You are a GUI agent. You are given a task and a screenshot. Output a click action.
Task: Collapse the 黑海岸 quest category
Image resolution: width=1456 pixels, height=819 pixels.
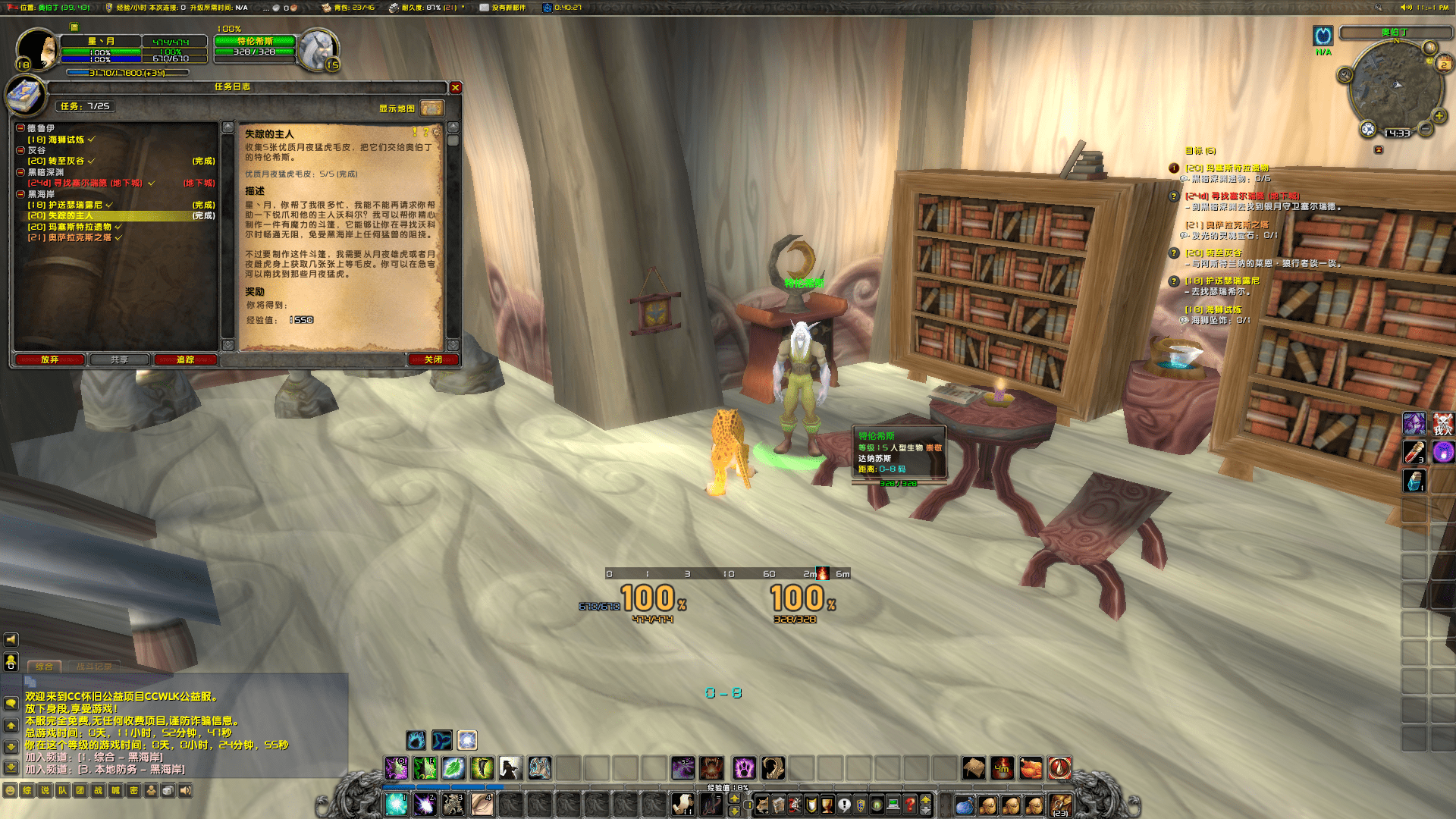pos(21,194)
